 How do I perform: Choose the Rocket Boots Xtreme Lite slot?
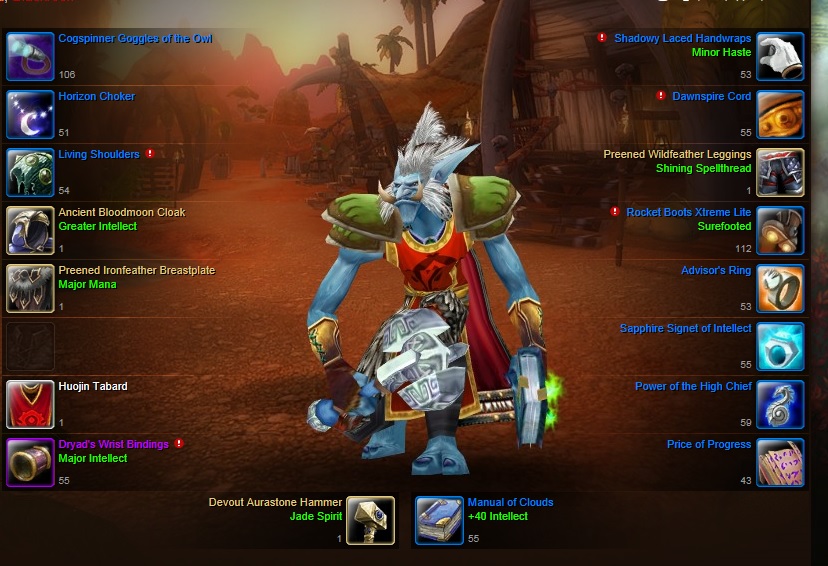780,230
